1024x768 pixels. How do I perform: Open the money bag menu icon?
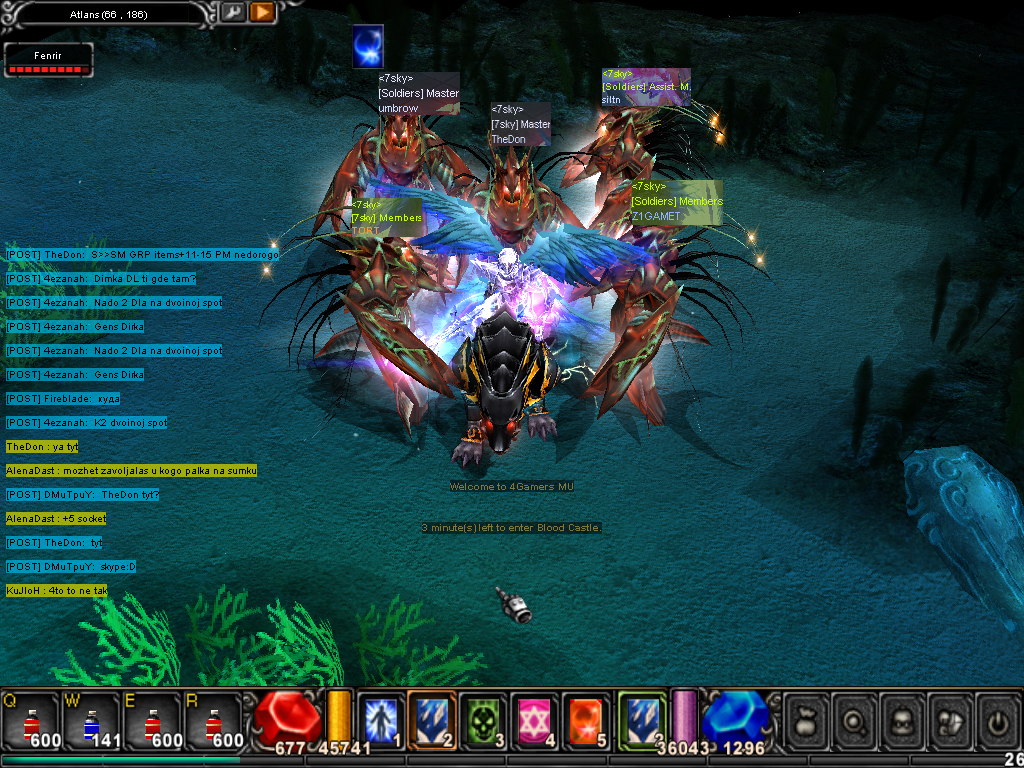806,718
